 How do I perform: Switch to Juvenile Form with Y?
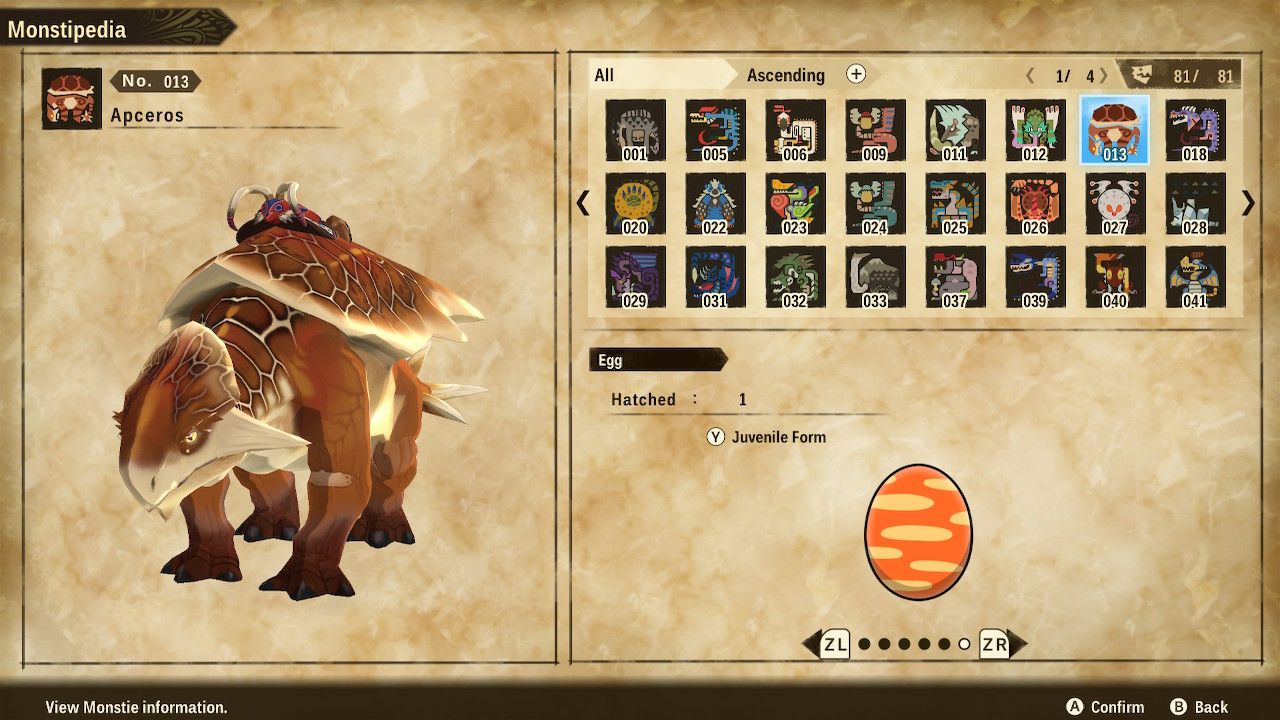(770, 437)
